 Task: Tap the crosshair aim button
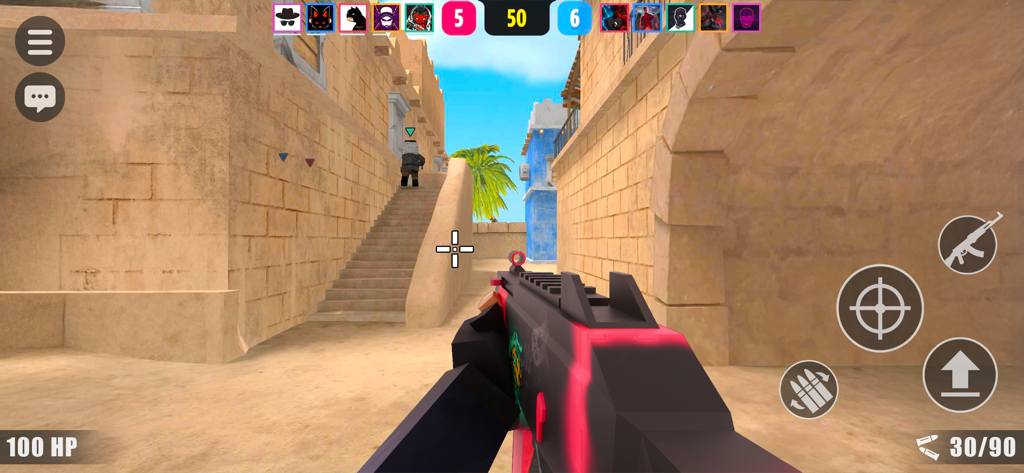(880, 308)
